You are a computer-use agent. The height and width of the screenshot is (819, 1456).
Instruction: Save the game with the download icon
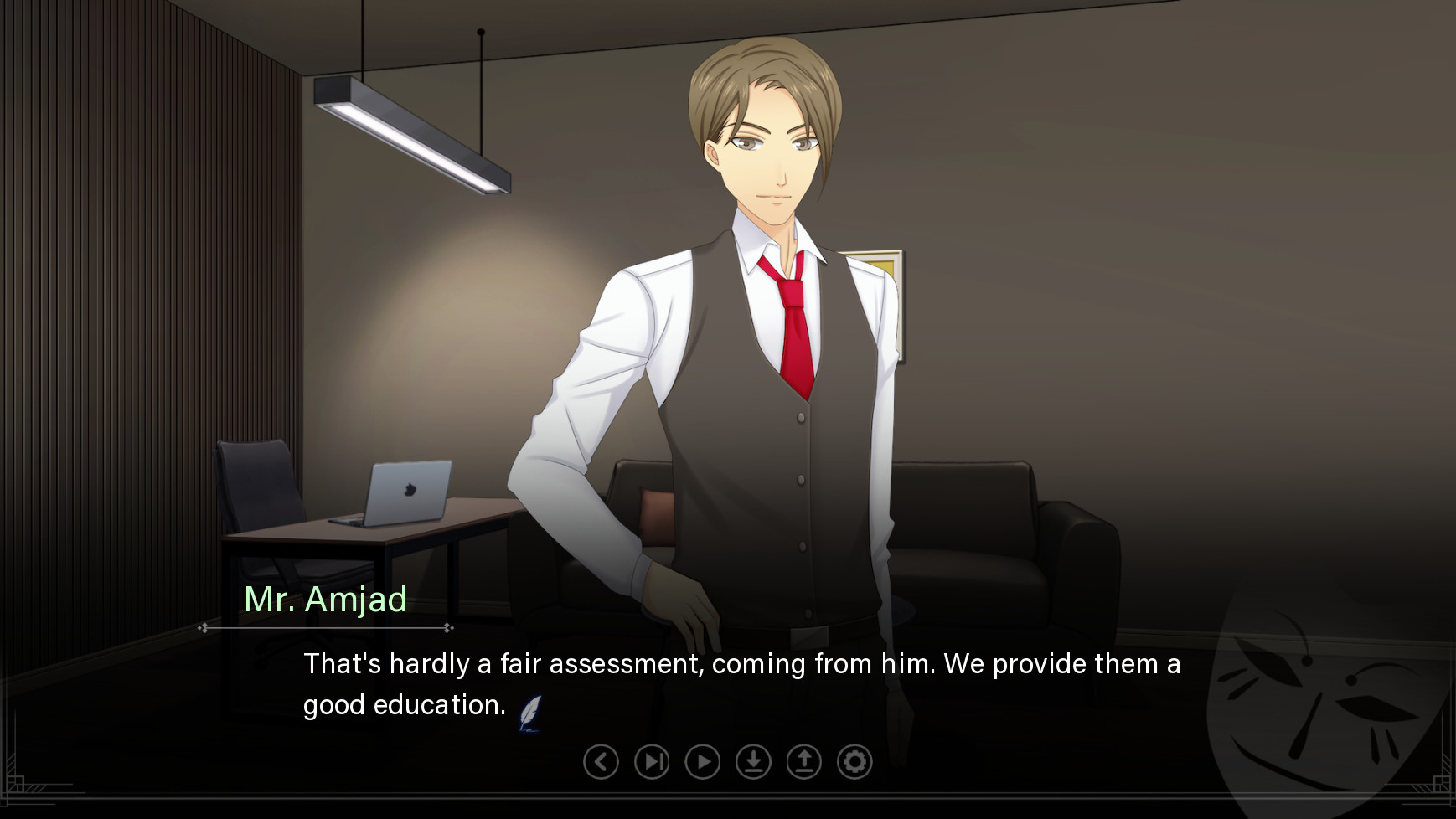pos(752,763)
